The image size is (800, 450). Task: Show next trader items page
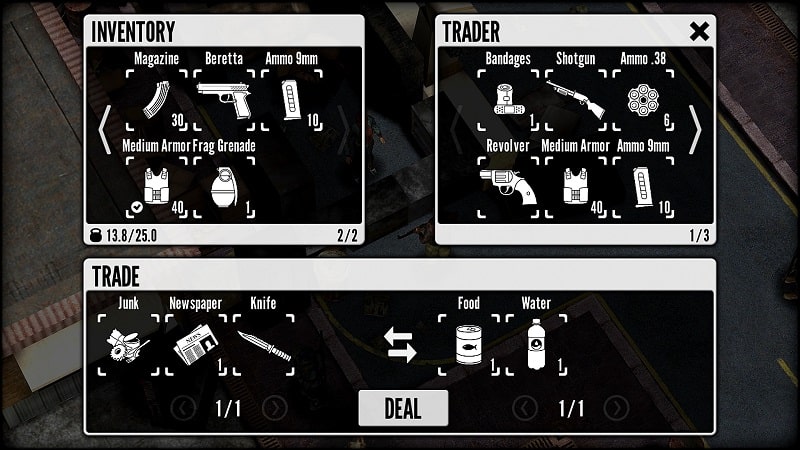695,130
